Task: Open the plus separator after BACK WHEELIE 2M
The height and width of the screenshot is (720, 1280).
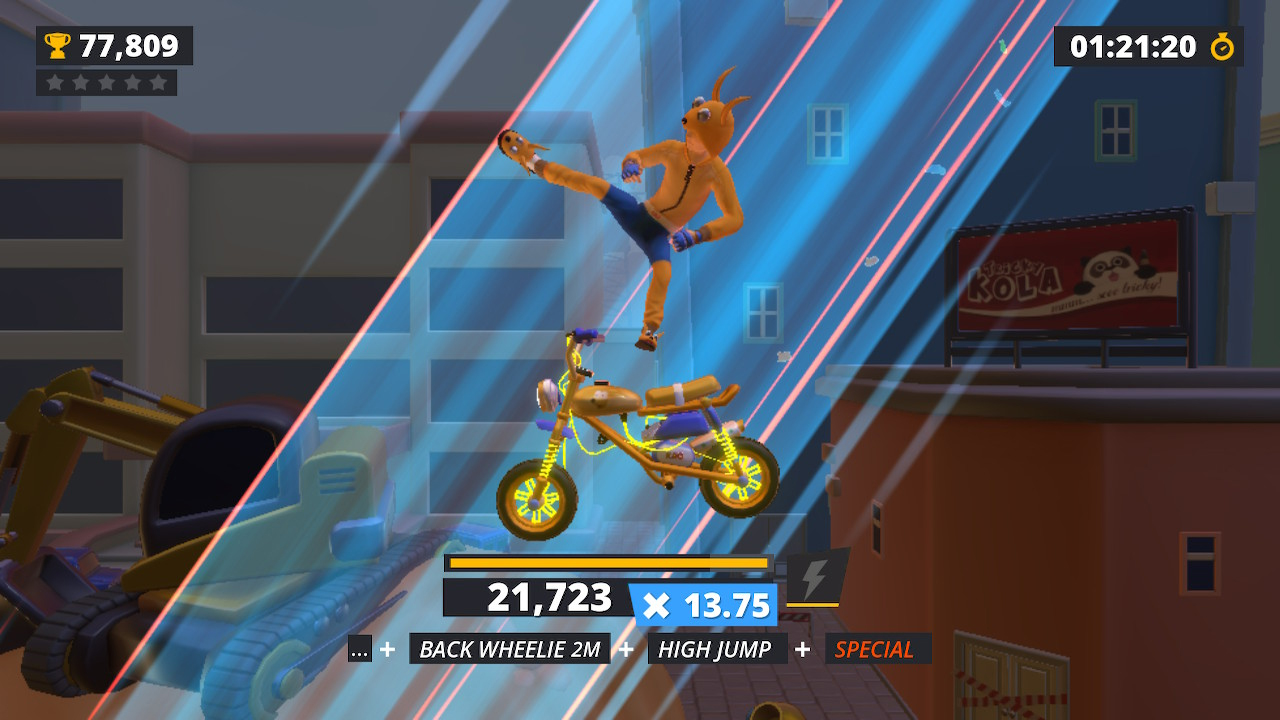Action: tap(625, 649)
